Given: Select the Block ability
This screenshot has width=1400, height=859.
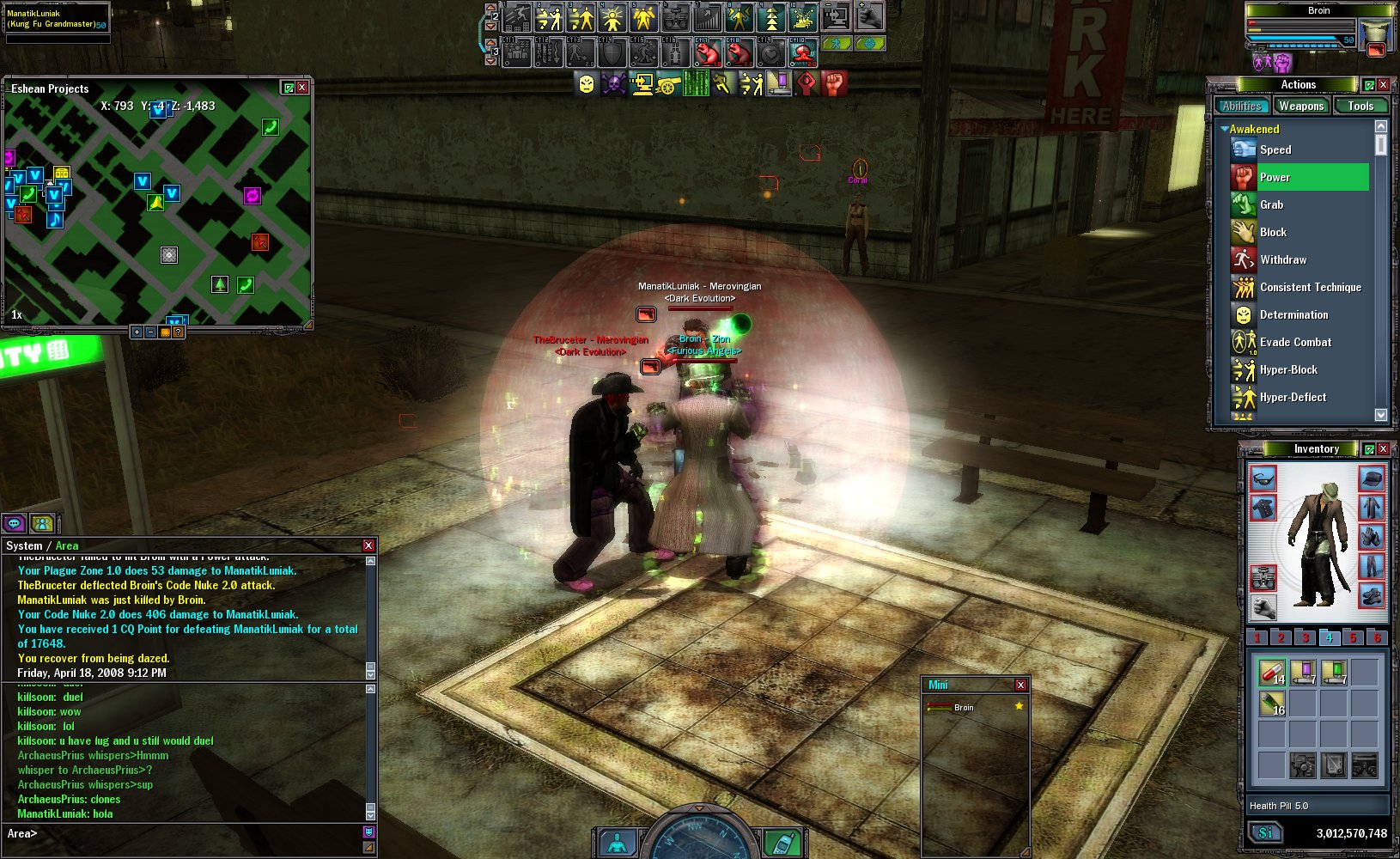Looking at the screenshot, I should pyautogui.click(x=1273, y=233).
